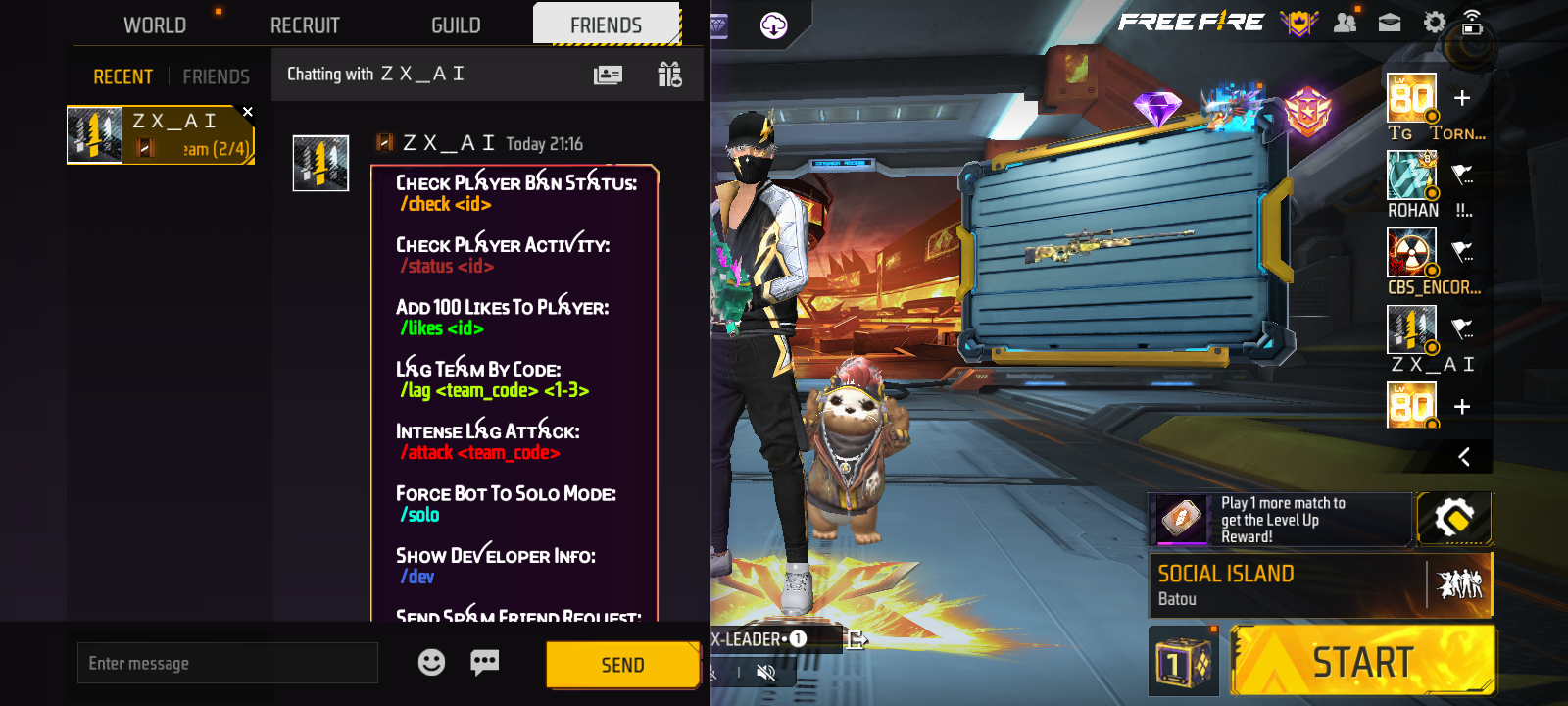
Task: Open the Level Up reward notice
Action: 1280,520
